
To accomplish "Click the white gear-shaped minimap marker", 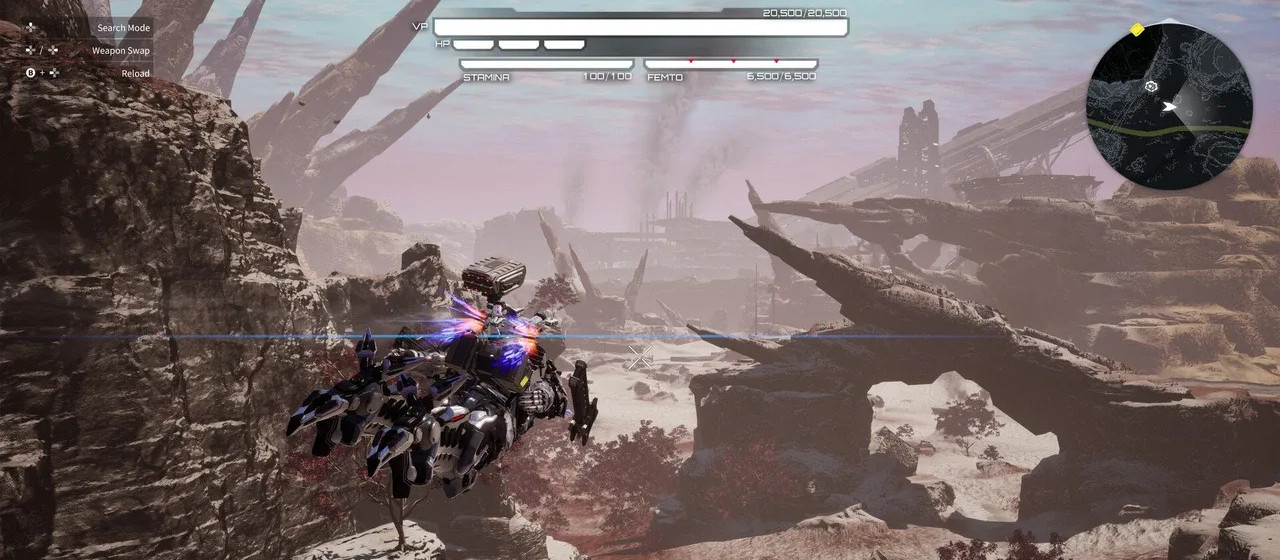I will click(x=1152, y=88).
